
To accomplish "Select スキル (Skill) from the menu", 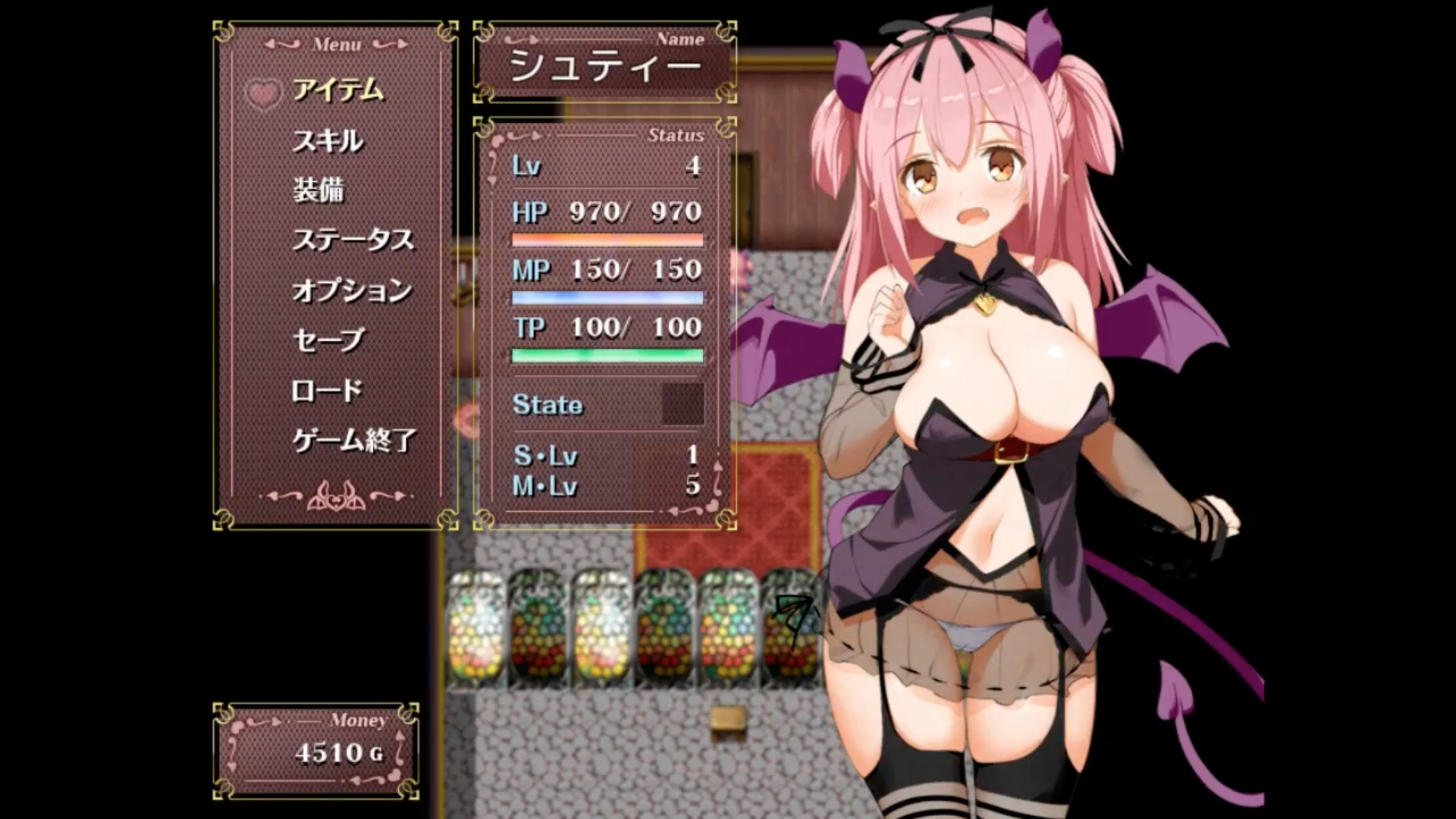I will pyautogui.click(x=328, y=141).
